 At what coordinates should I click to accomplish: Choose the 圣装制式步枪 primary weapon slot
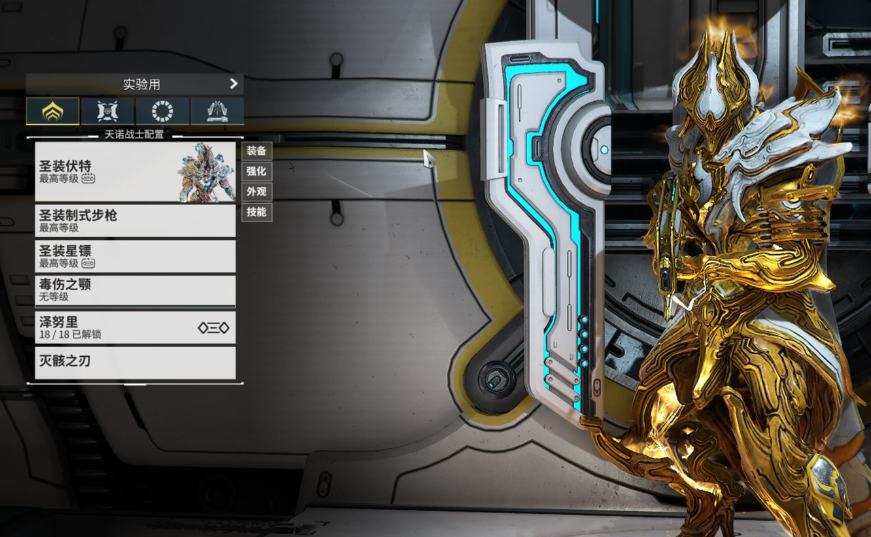click(135, 221)
